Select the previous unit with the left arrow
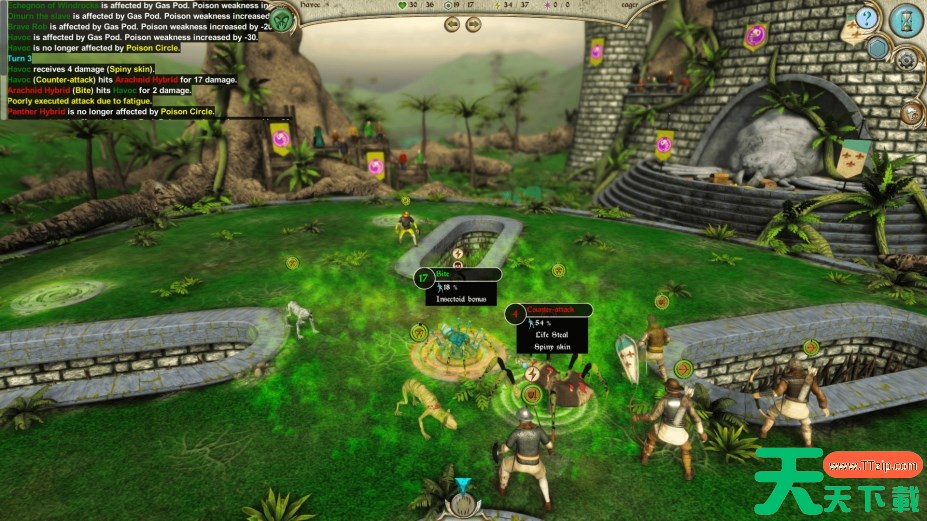 [452, 25]
